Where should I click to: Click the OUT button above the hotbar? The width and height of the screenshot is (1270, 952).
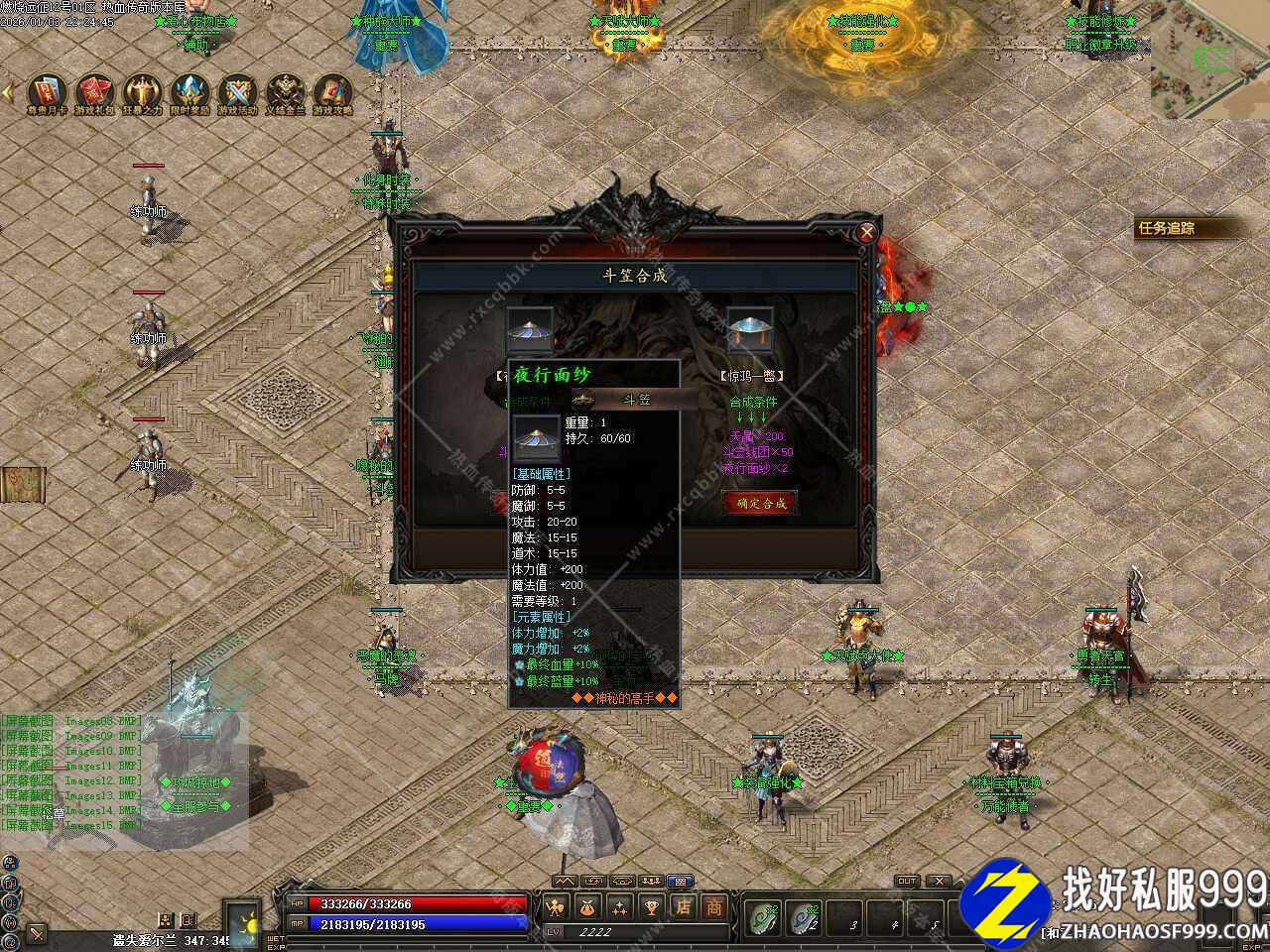coord(906,881)
